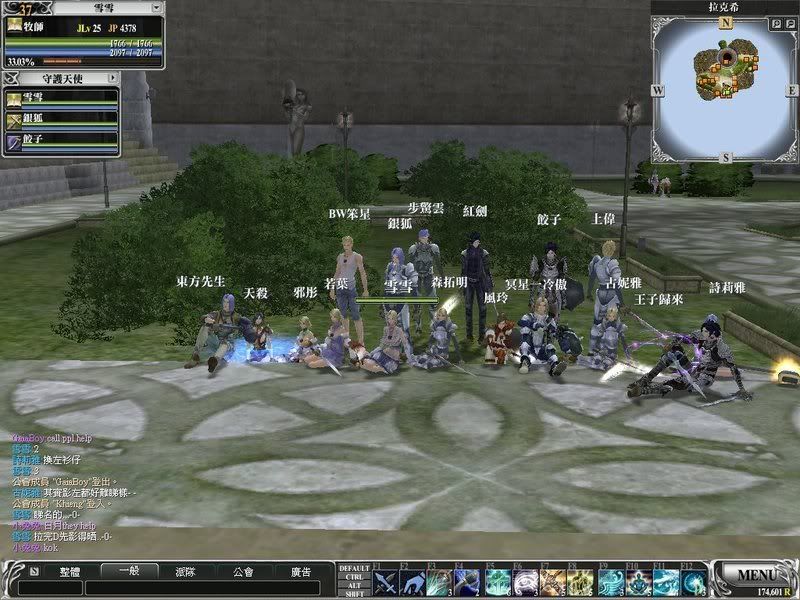Select the DEFAULT hotbar set
The width and height of the screenshot is (800, 600).
354,569
